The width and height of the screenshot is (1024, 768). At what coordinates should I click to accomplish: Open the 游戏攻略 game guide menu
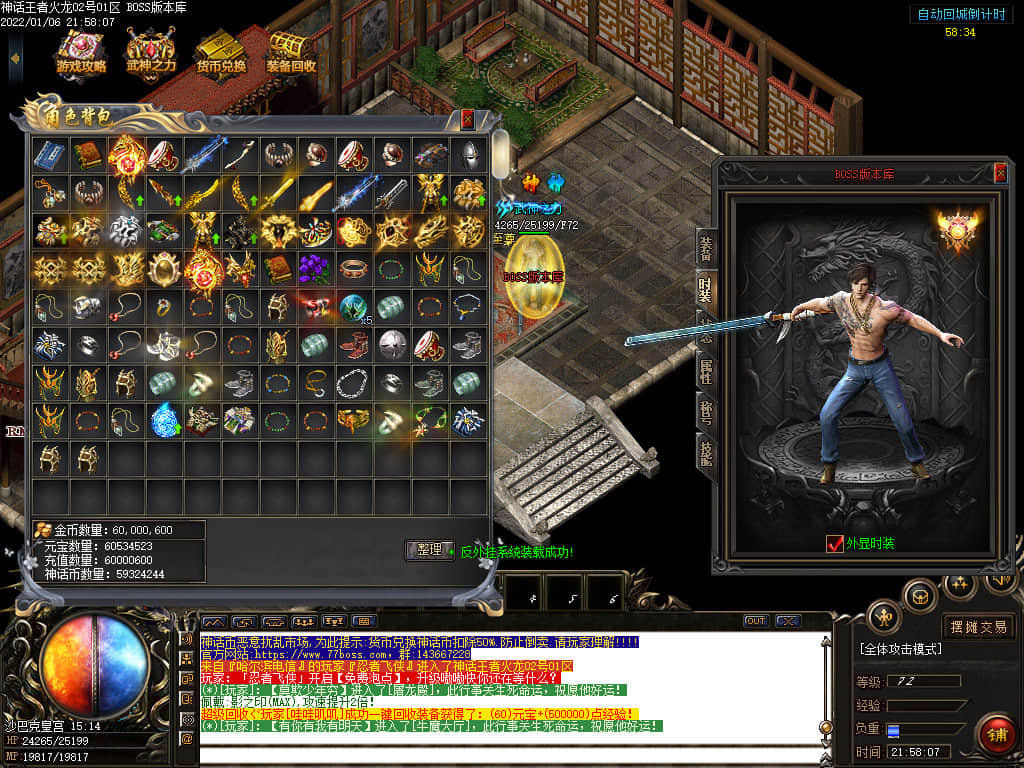pyautogui.click(x=81, y=50)
